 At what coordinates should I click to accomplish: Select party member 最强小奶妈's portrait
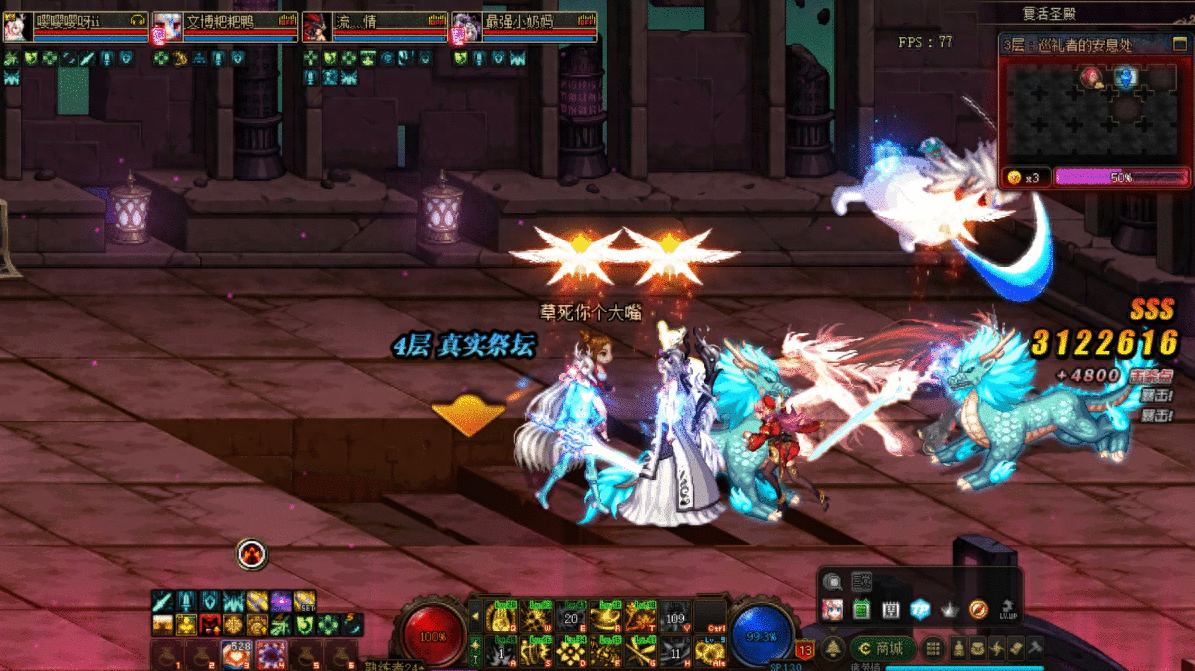pyautogui.click(x=466, y=28)
